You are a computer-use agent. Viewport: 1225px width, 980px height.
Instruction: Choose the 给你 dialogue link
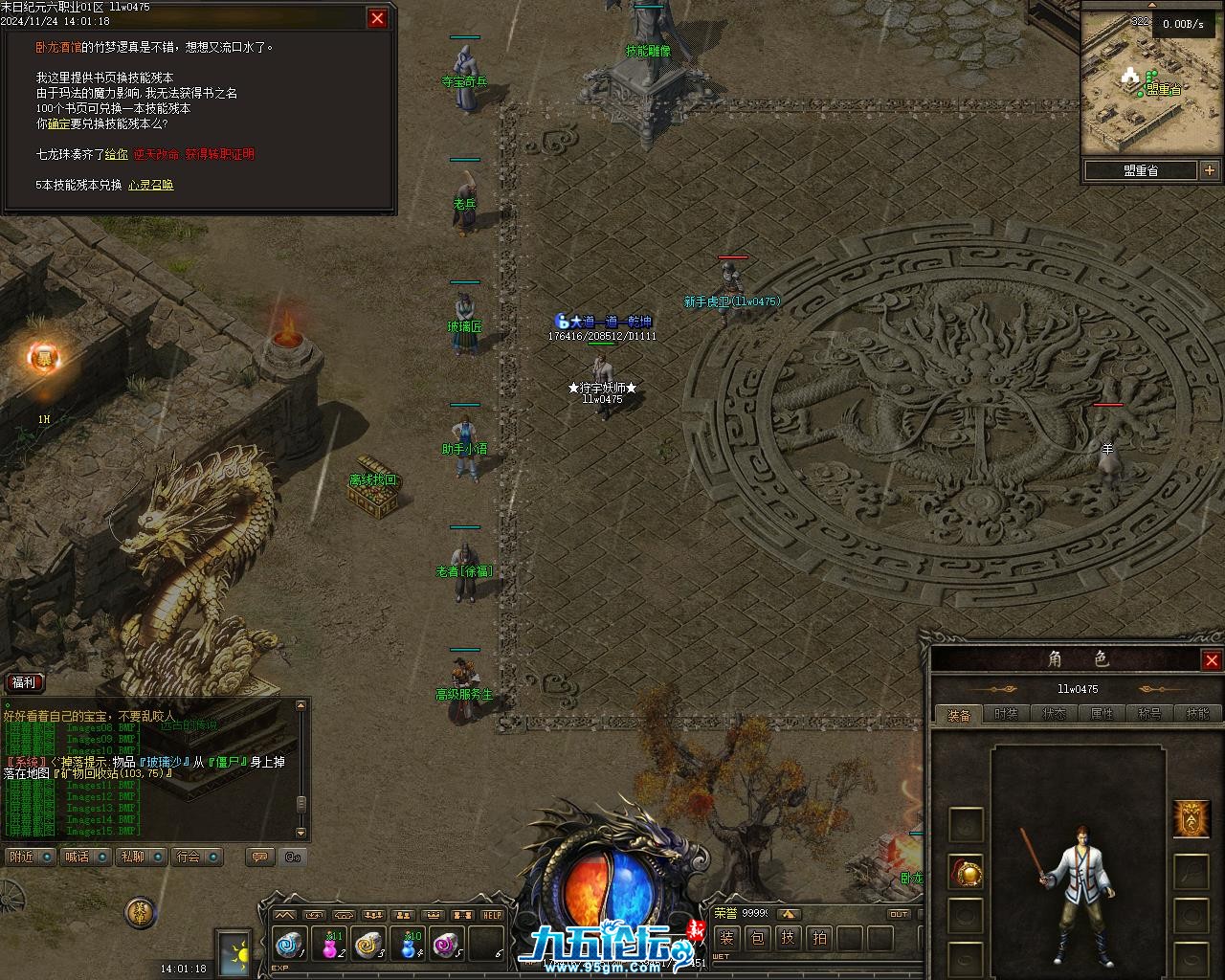tap(116, 154)
